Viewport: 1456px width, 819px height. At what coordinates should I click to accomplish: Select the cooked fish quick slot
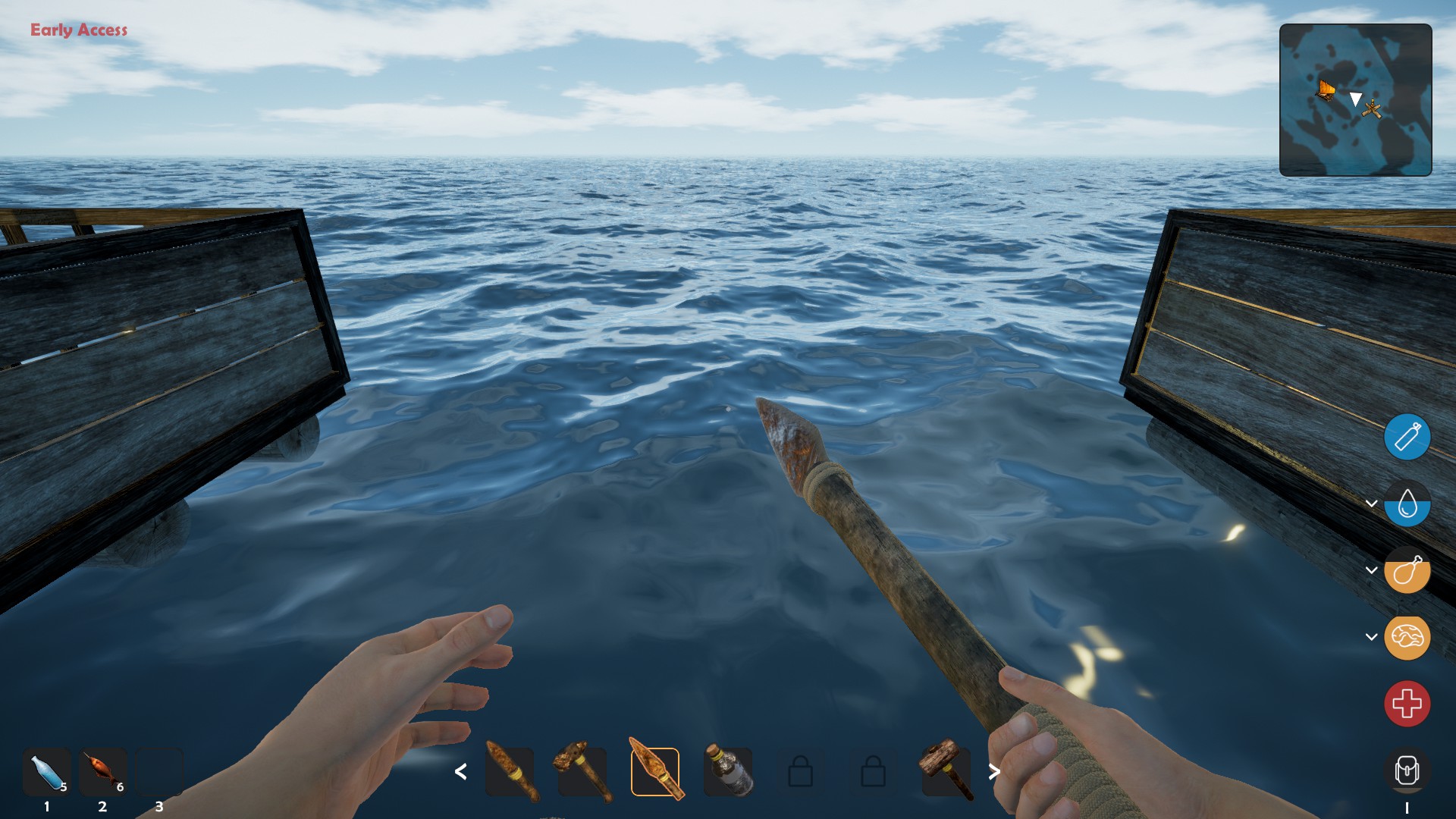pyautogui.click(x=103, y=772)
